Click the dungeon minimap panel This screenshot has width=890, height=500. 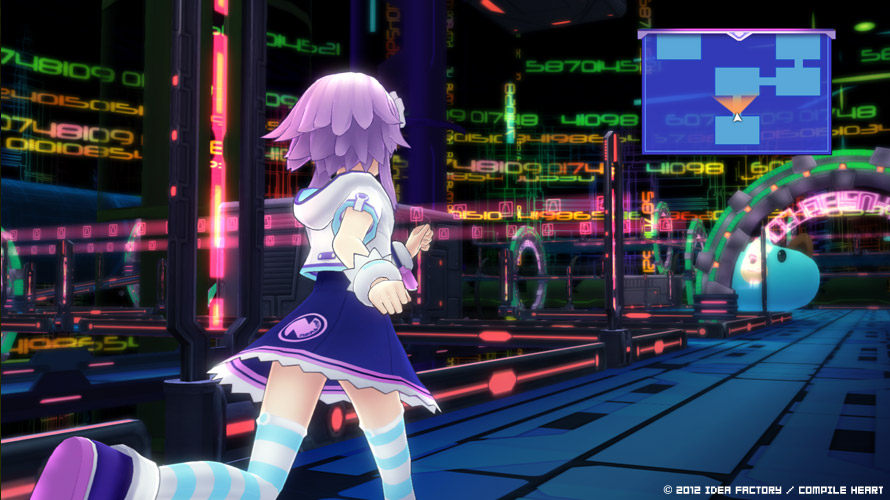(x=737, y=91)
